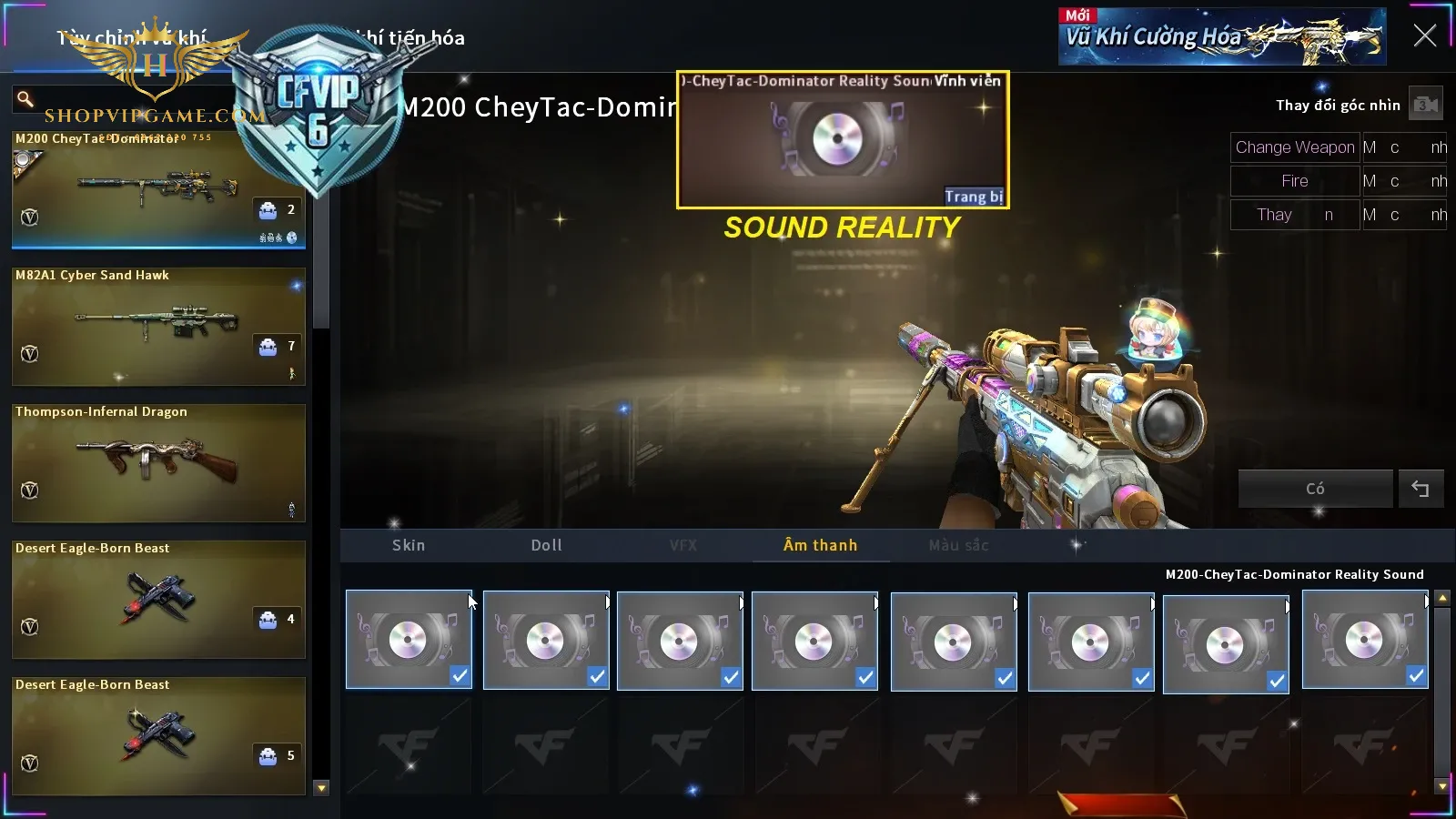
Task: Click the weapon search magnifier icon
Action: point(25,98)
